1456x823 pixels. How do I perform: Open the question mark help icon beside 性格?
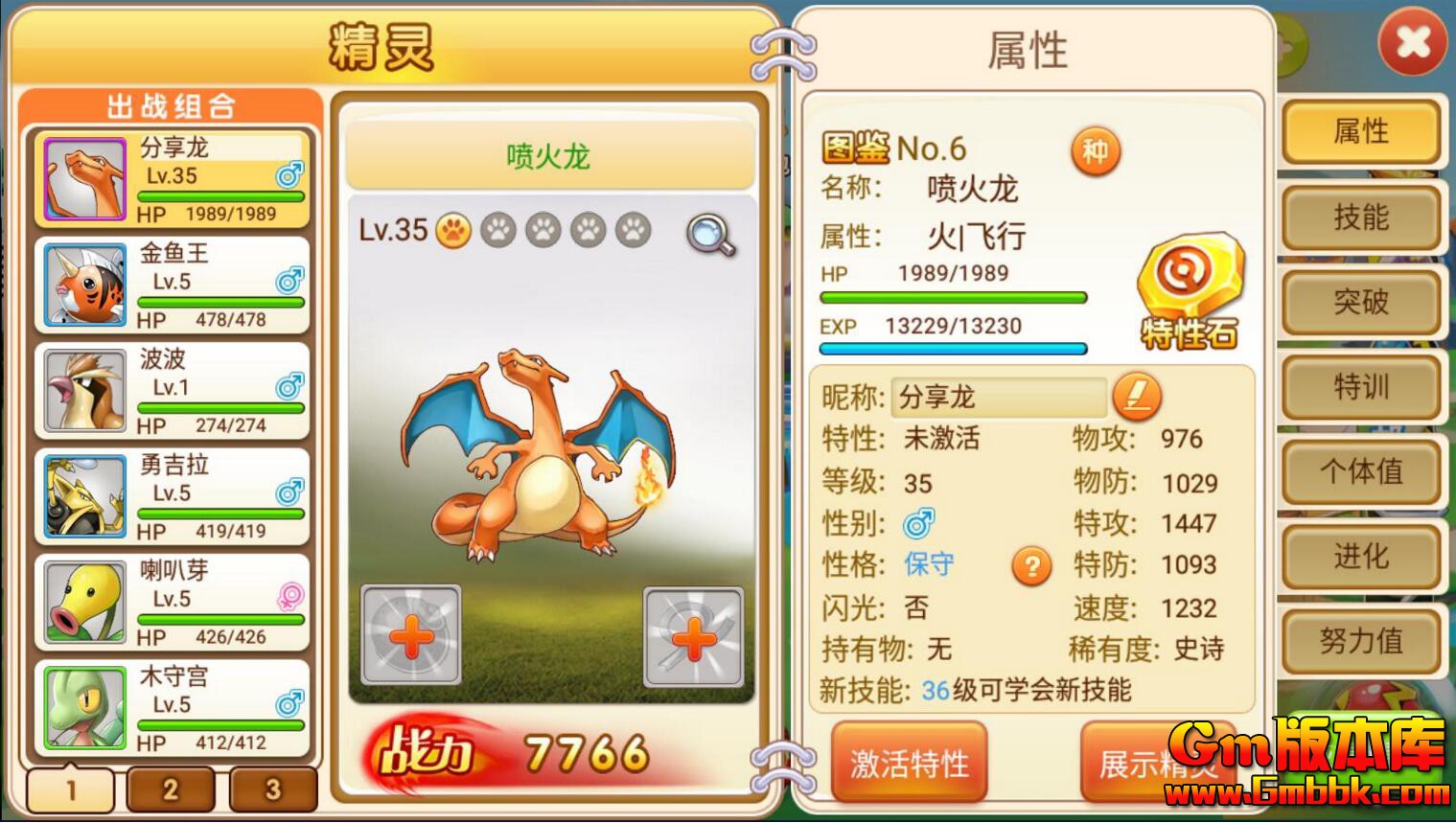[x=1030, y=566]
